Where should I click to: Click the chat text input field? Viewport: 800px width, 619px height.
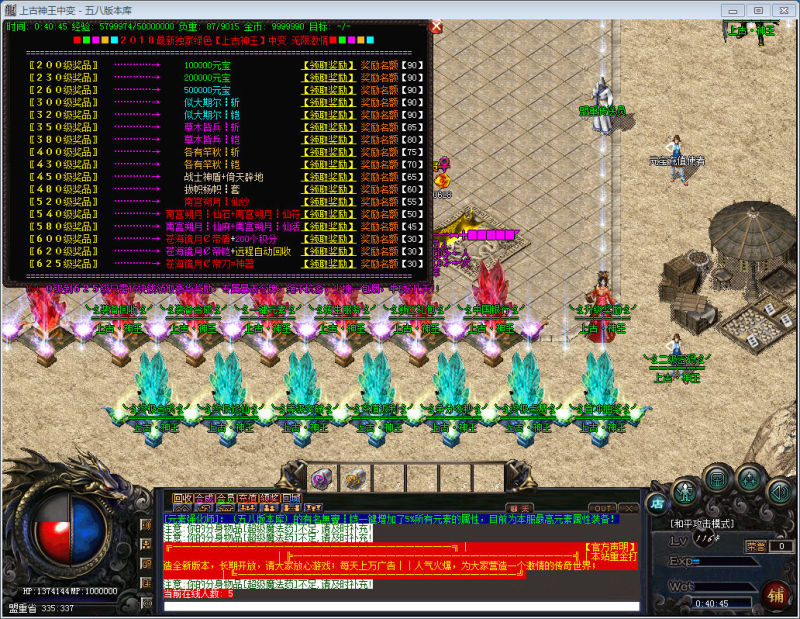pyautogui.click(x=400, y=606)
